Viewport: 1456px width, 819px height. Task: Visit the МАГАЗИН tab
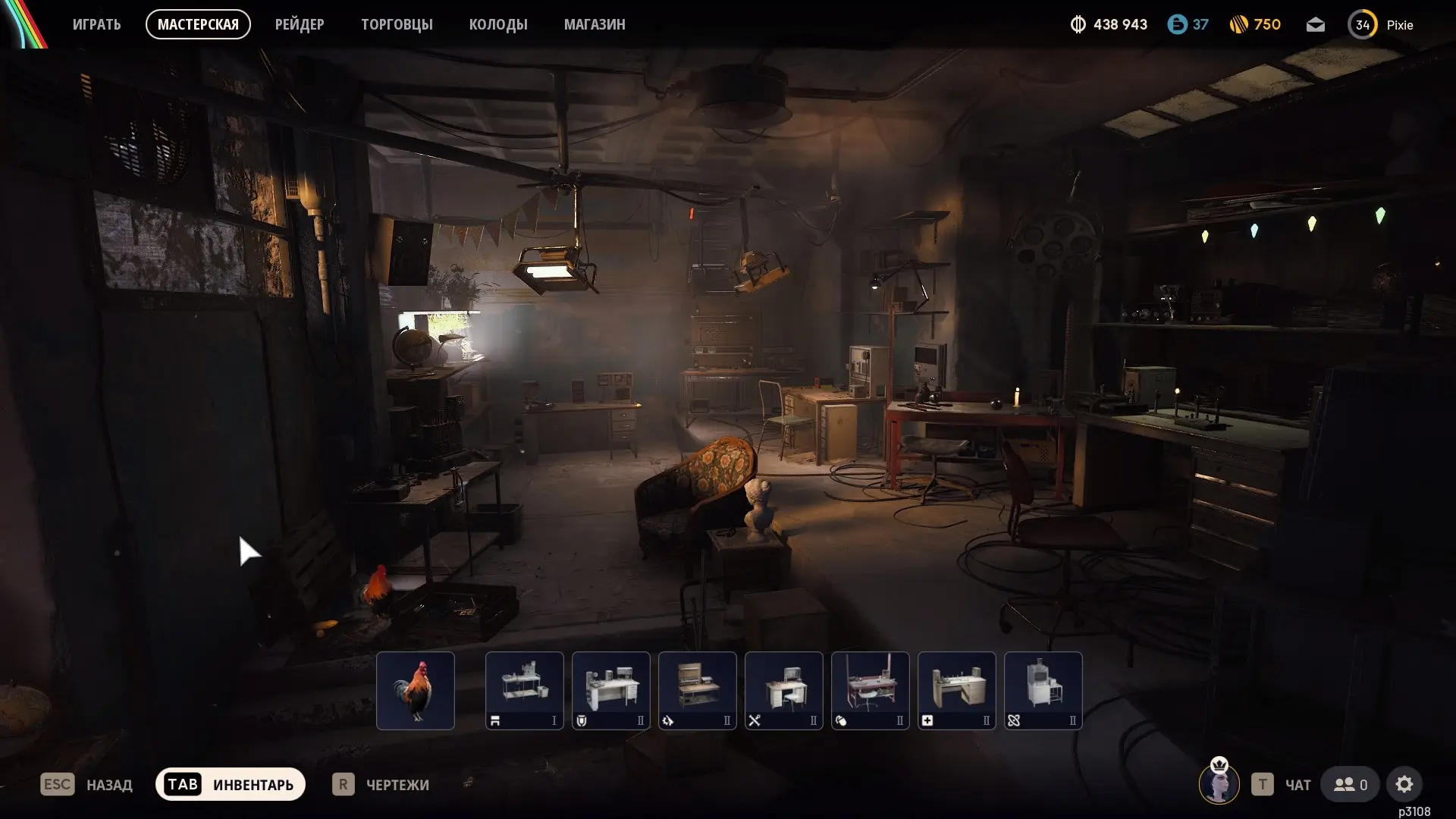[x=595, y=24]
